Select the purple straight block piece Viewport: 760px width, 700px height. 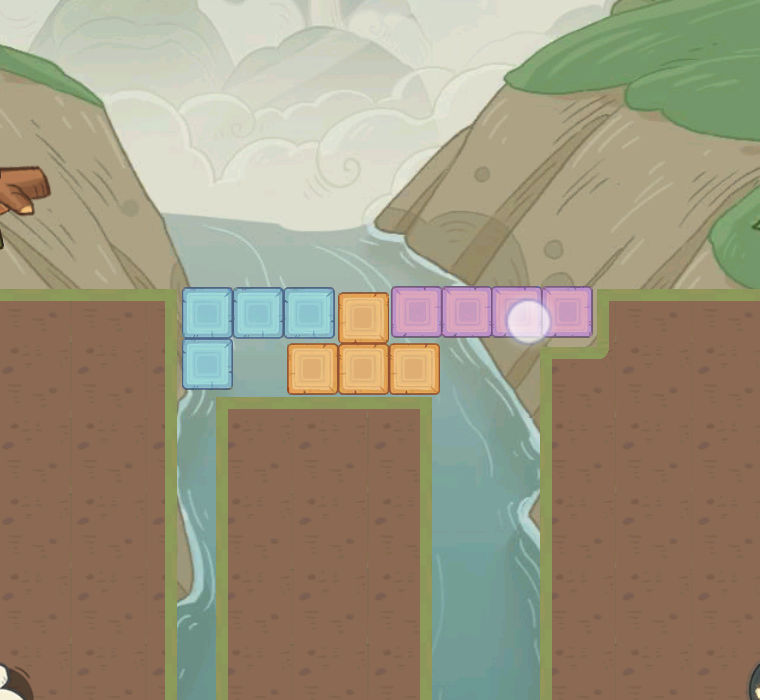467,311
